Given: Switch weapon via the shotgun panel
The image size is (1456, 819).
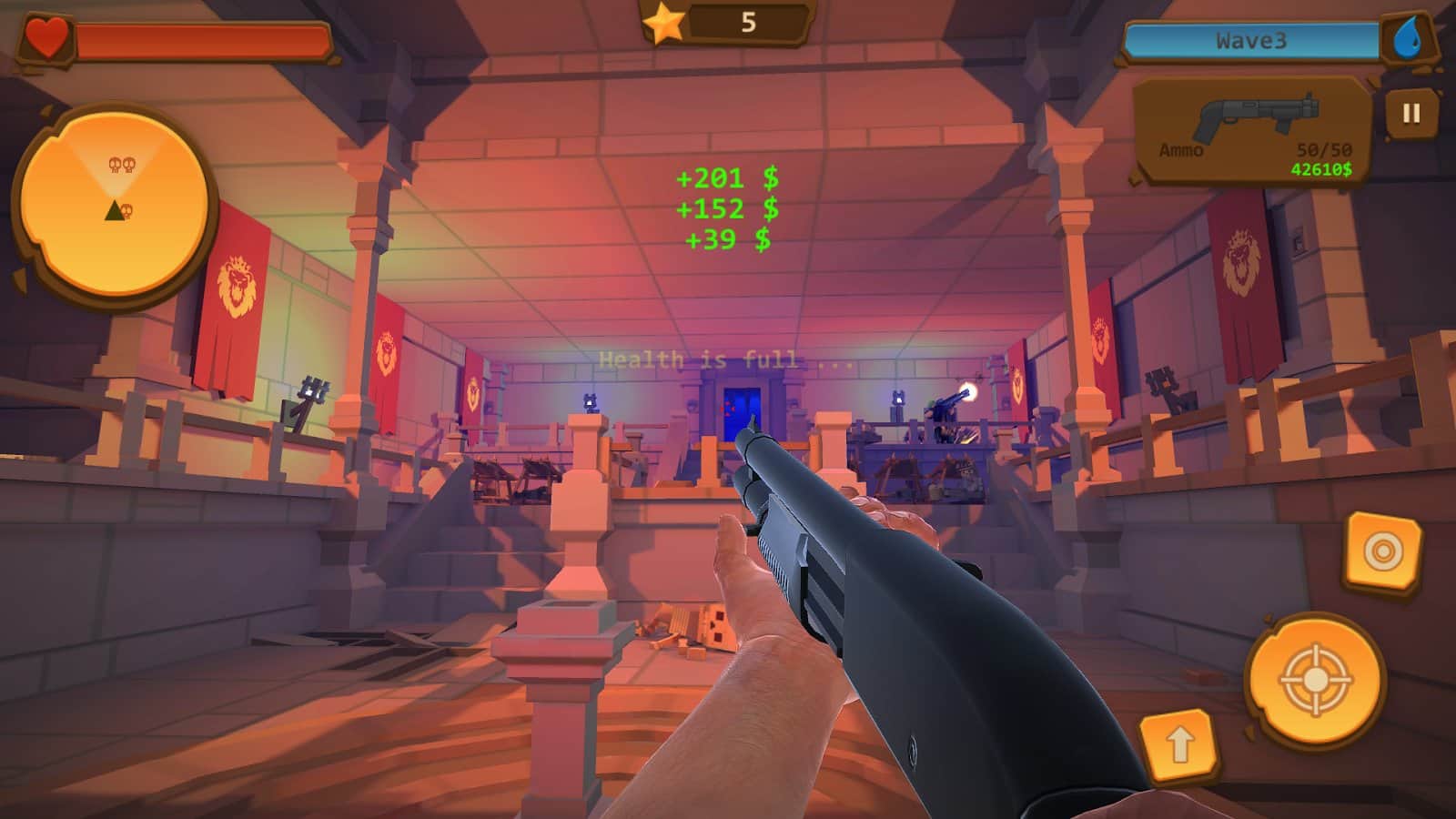Looking at the screenshot, I should pos(1253,130).
